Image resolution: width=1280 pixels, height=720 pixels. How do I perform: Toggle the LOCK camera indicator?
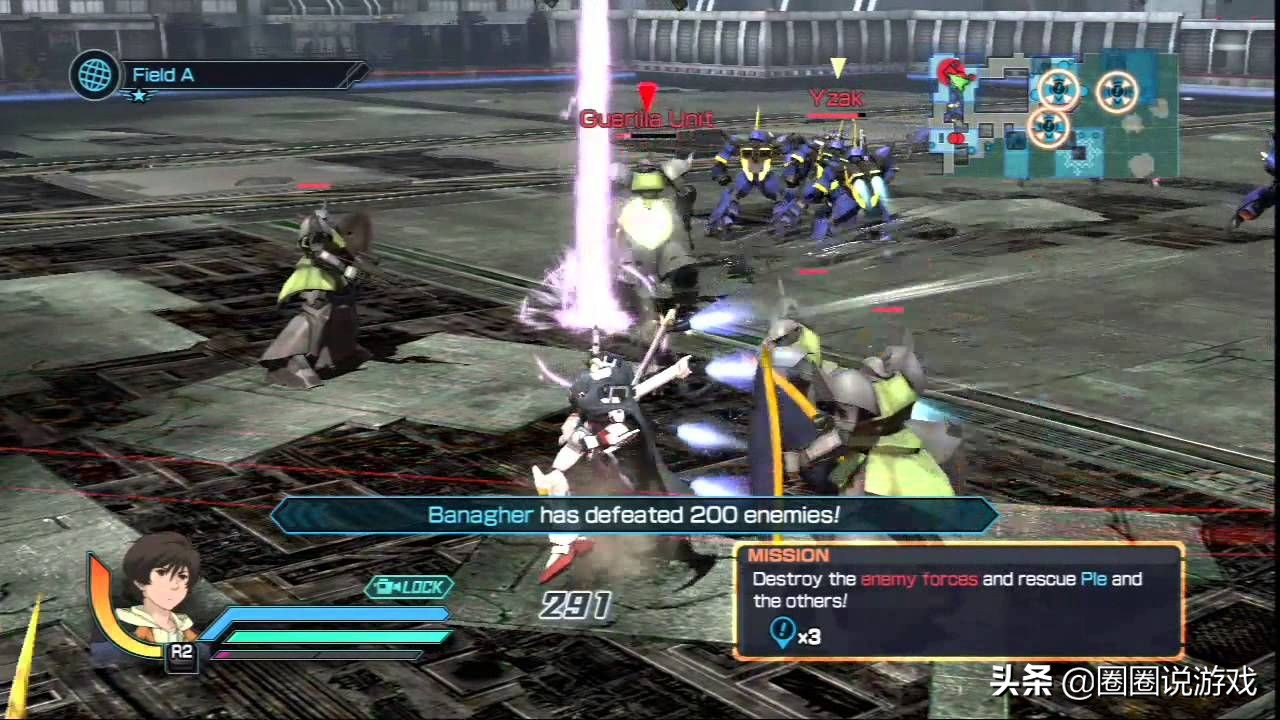pyautogui.click(x=409, y=587)
